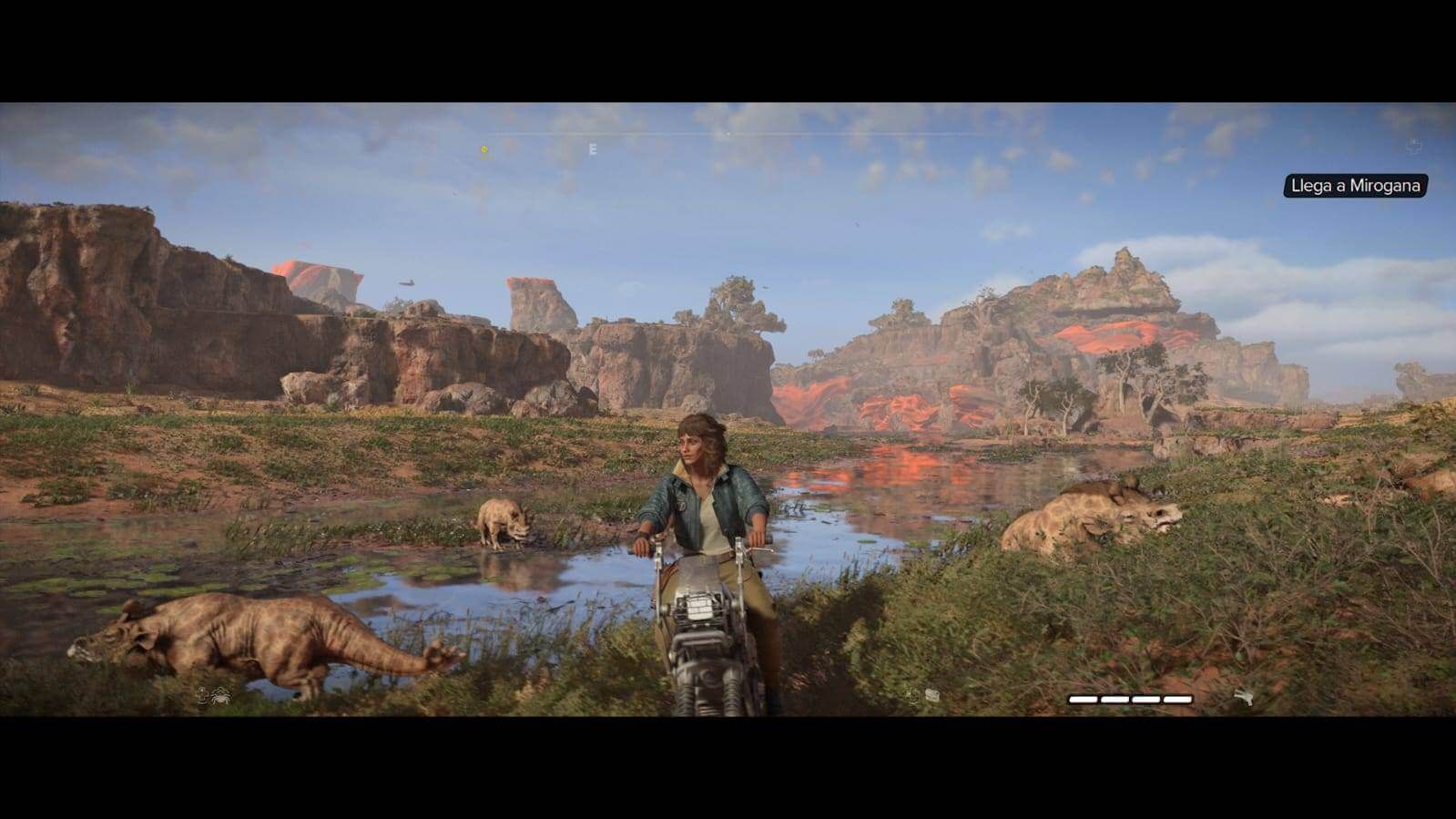Select the ammo crate icon bottom center
1456x819 pixels.
pos(932,693)
